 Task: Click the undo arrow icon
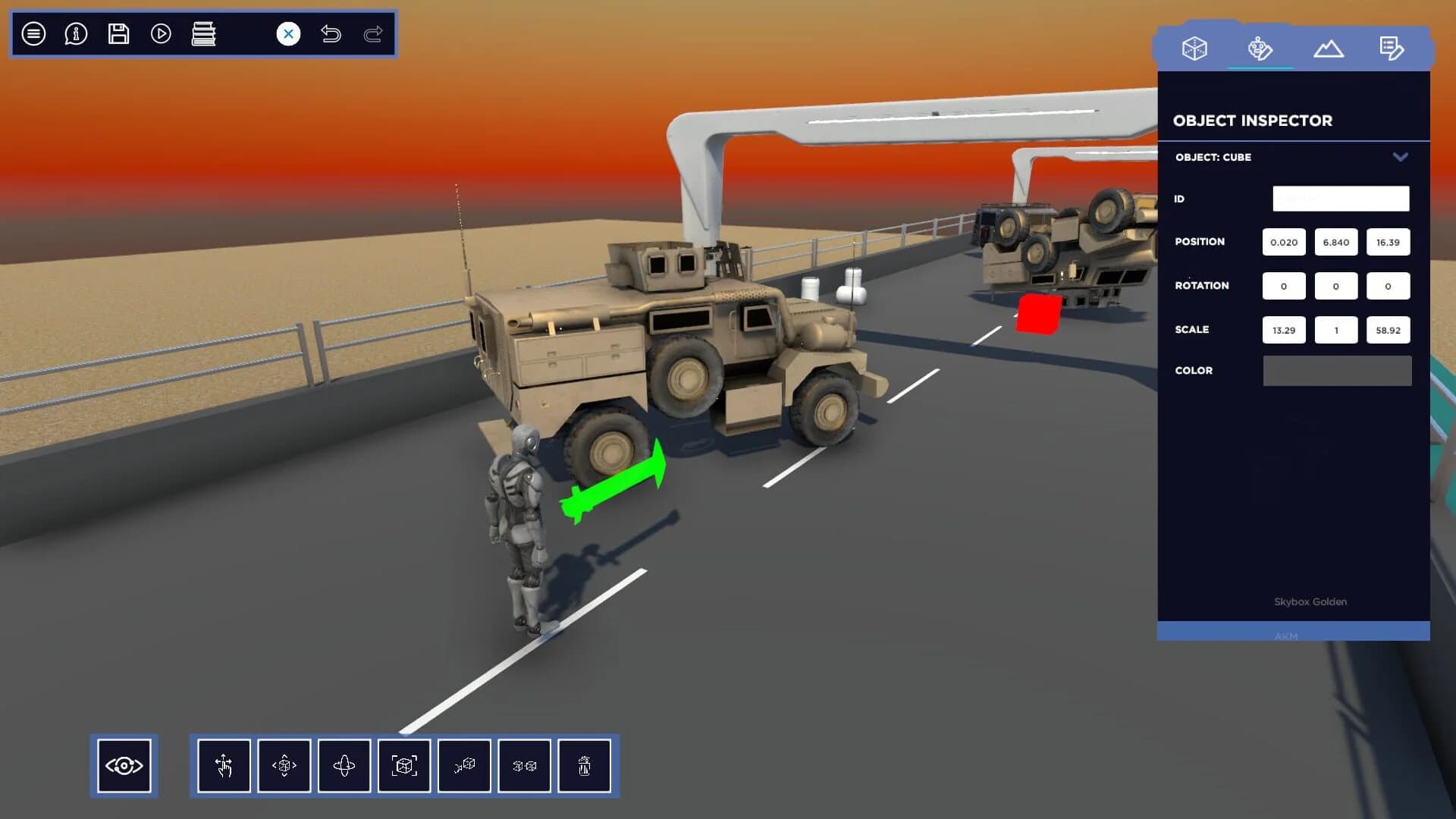pyautogui.click(x=331, y=34)
